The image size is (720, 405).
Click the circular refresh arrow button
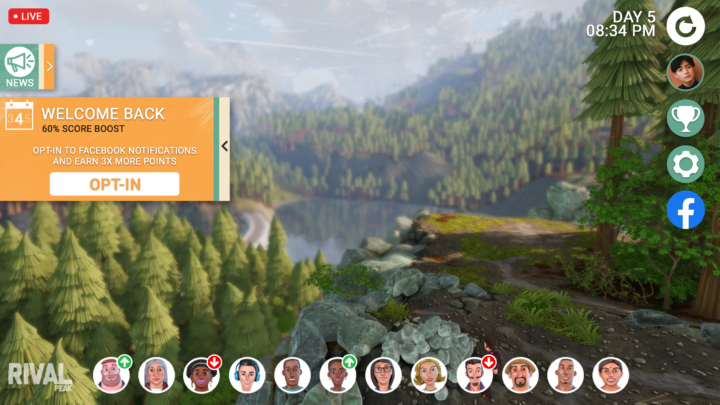coord(685,25)
